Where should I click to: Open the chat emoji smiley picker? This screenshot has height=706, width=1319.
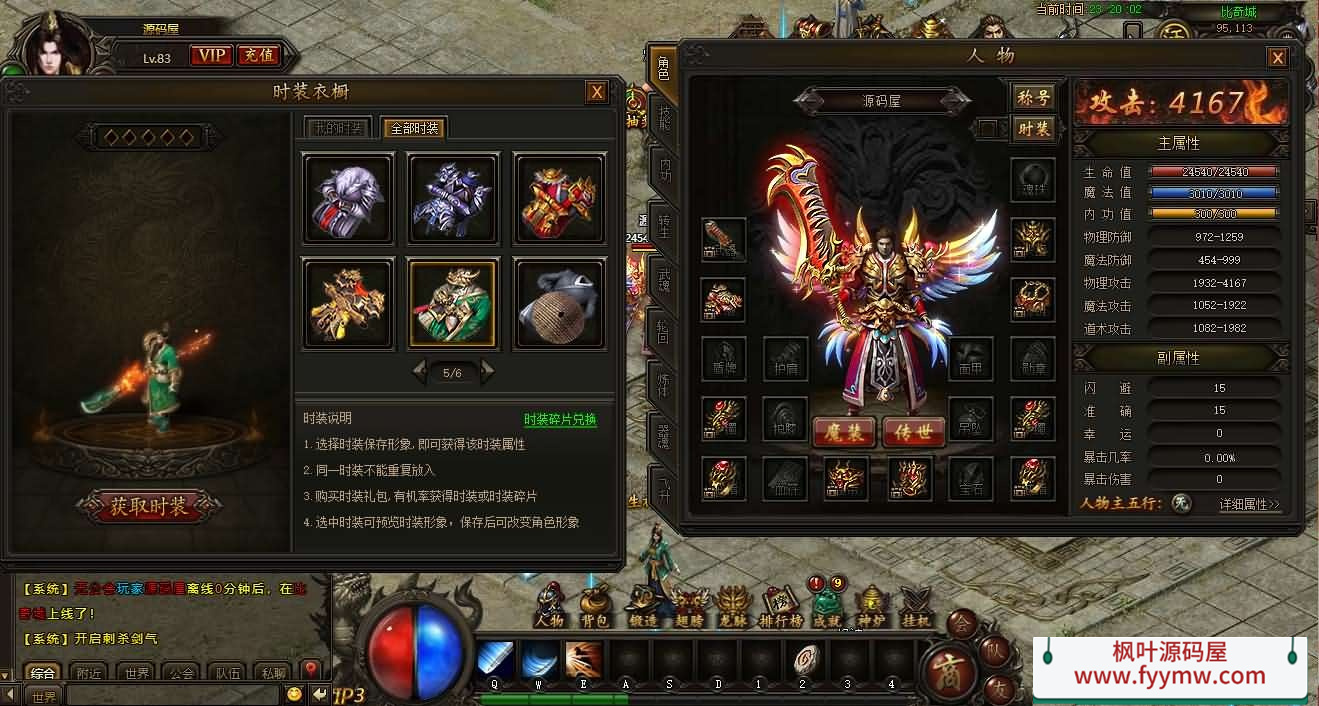pyautogui.click(x=294, y=694)
